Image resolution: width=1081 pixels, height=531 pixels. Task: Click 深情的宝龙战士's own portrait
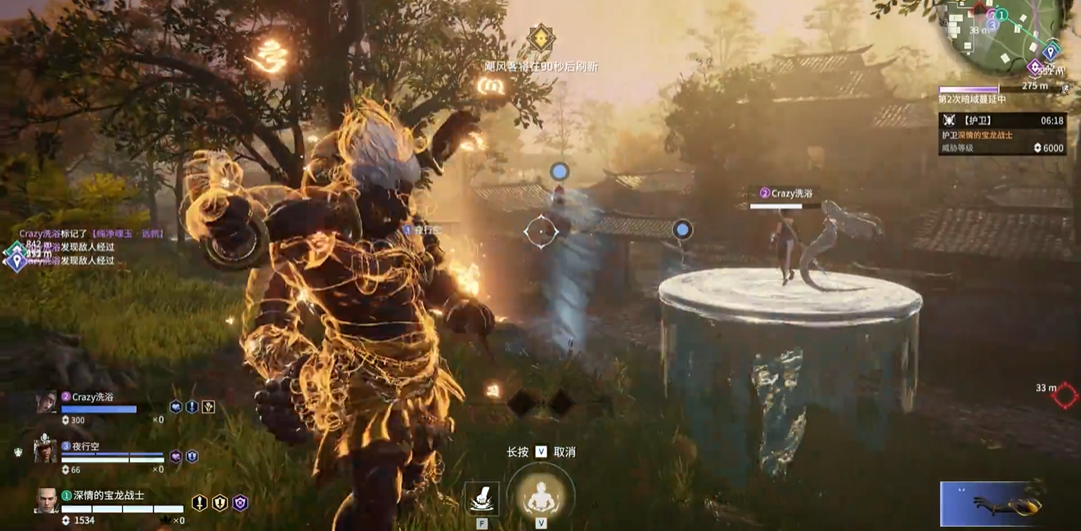click(x=46, y=501)
